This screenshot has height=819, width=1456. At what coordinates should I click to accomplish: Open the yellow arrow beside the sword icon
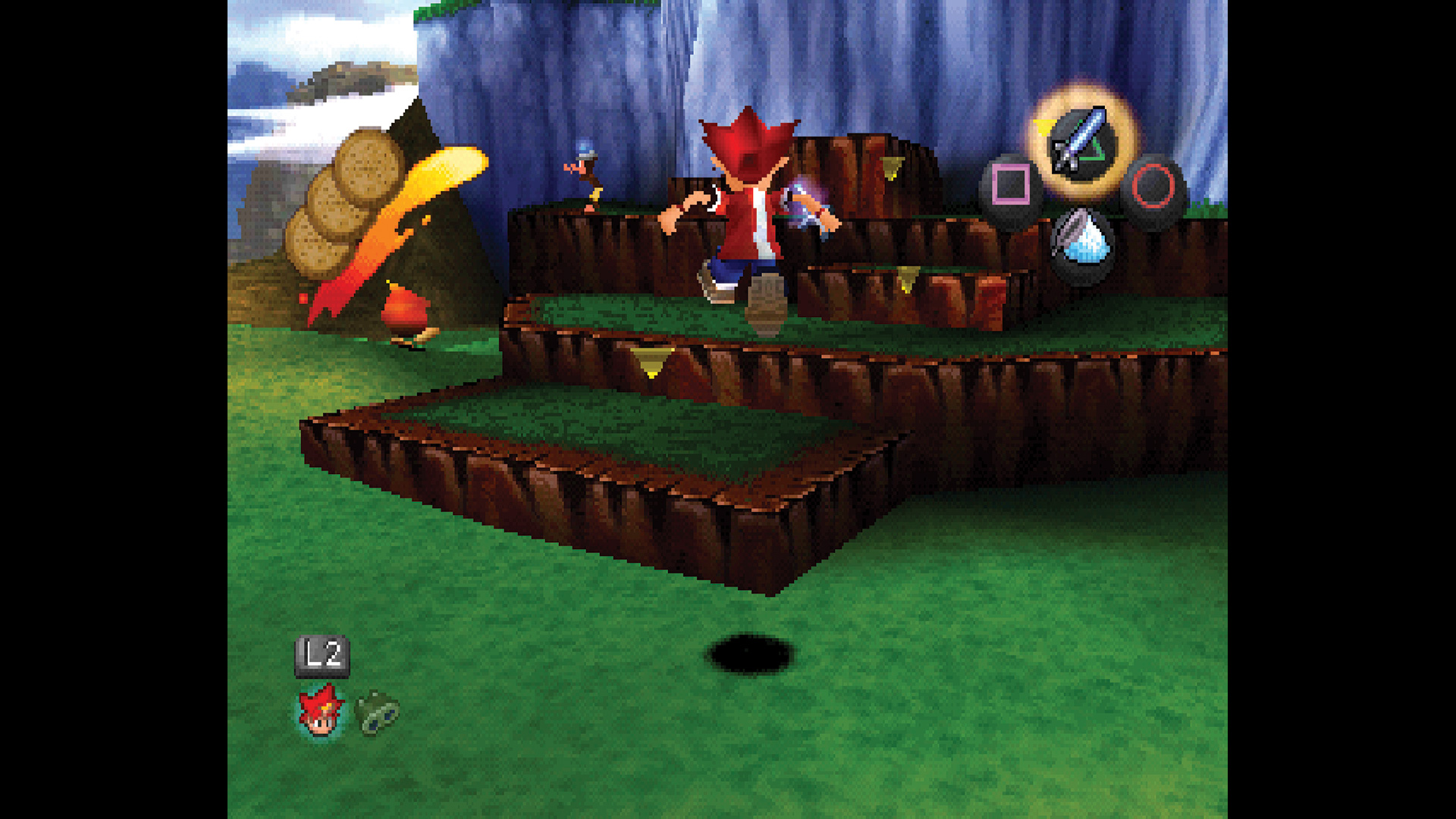pyautogui.click(x=1045, y=125)
